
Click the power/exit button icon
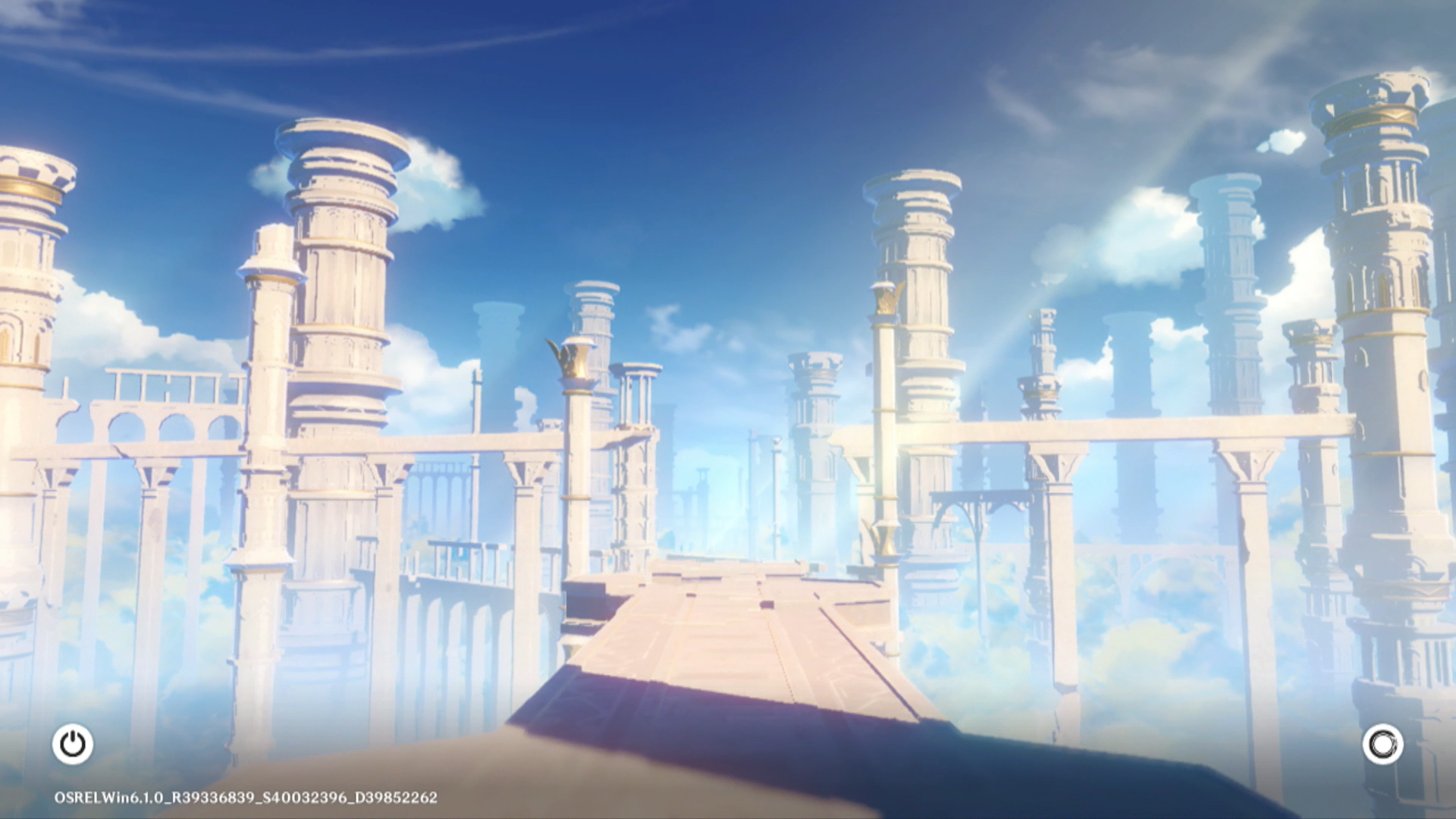(73, 744)
